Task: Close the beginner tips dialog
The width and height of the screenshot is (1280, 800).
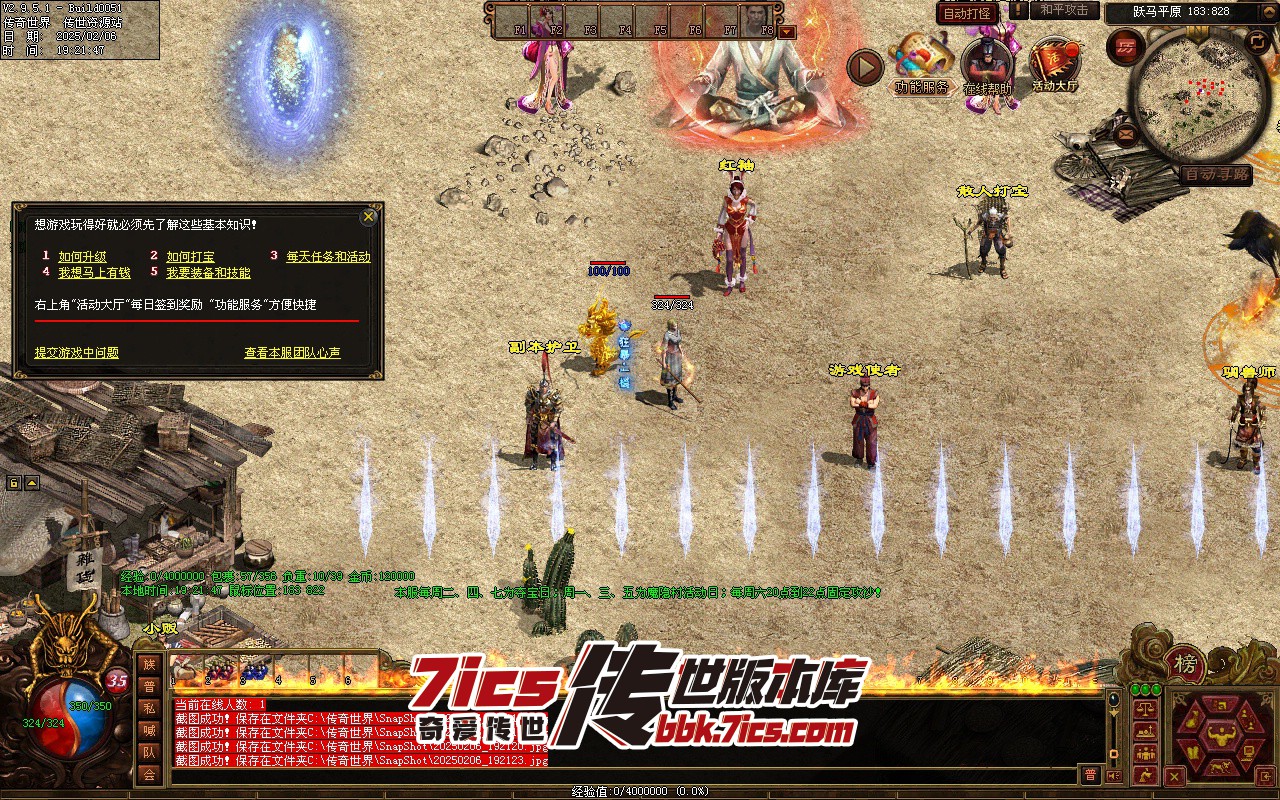Action: point(369,216)
